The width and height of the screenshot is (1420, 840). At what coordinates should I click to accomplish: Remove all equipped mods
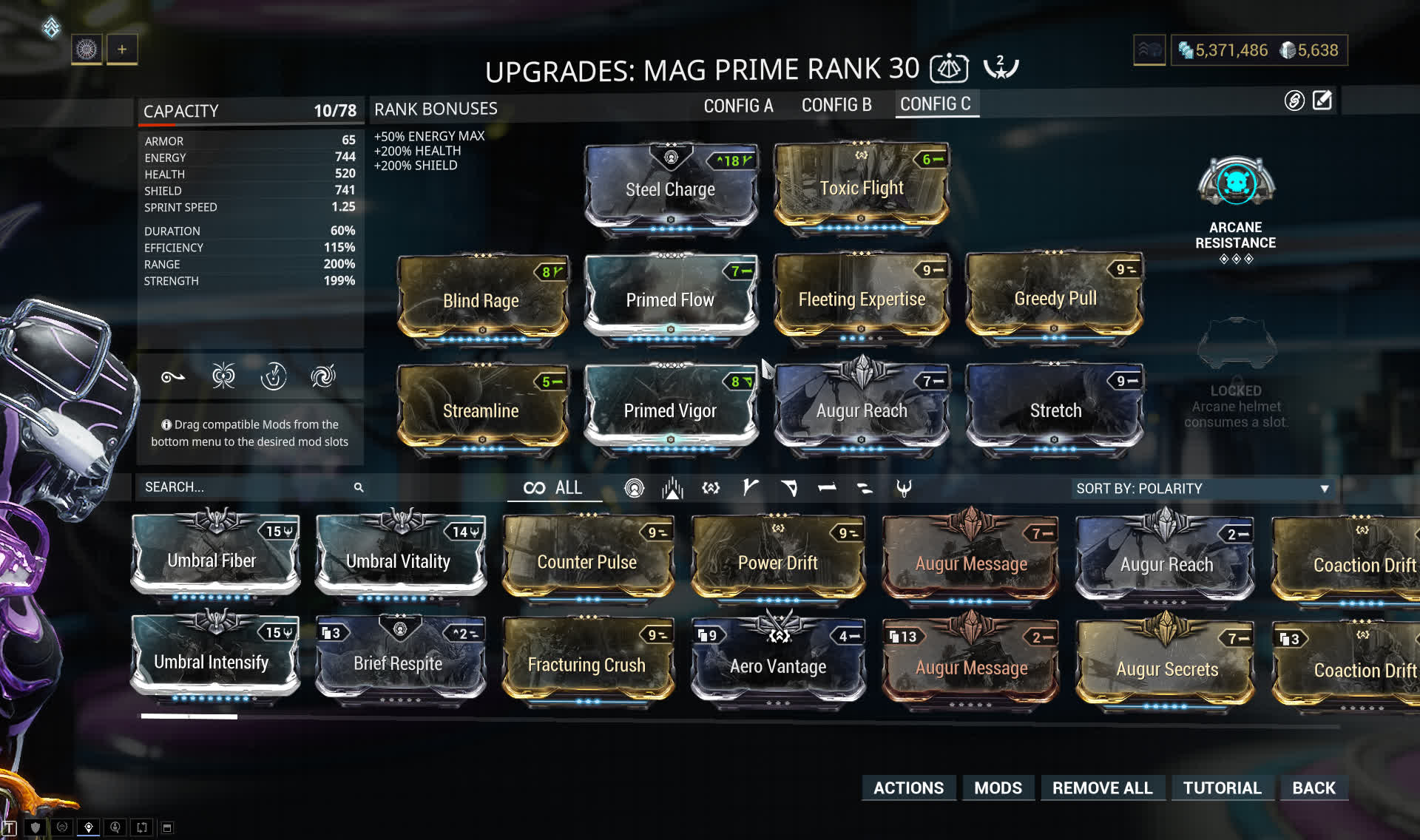[x=1102, y=787]
